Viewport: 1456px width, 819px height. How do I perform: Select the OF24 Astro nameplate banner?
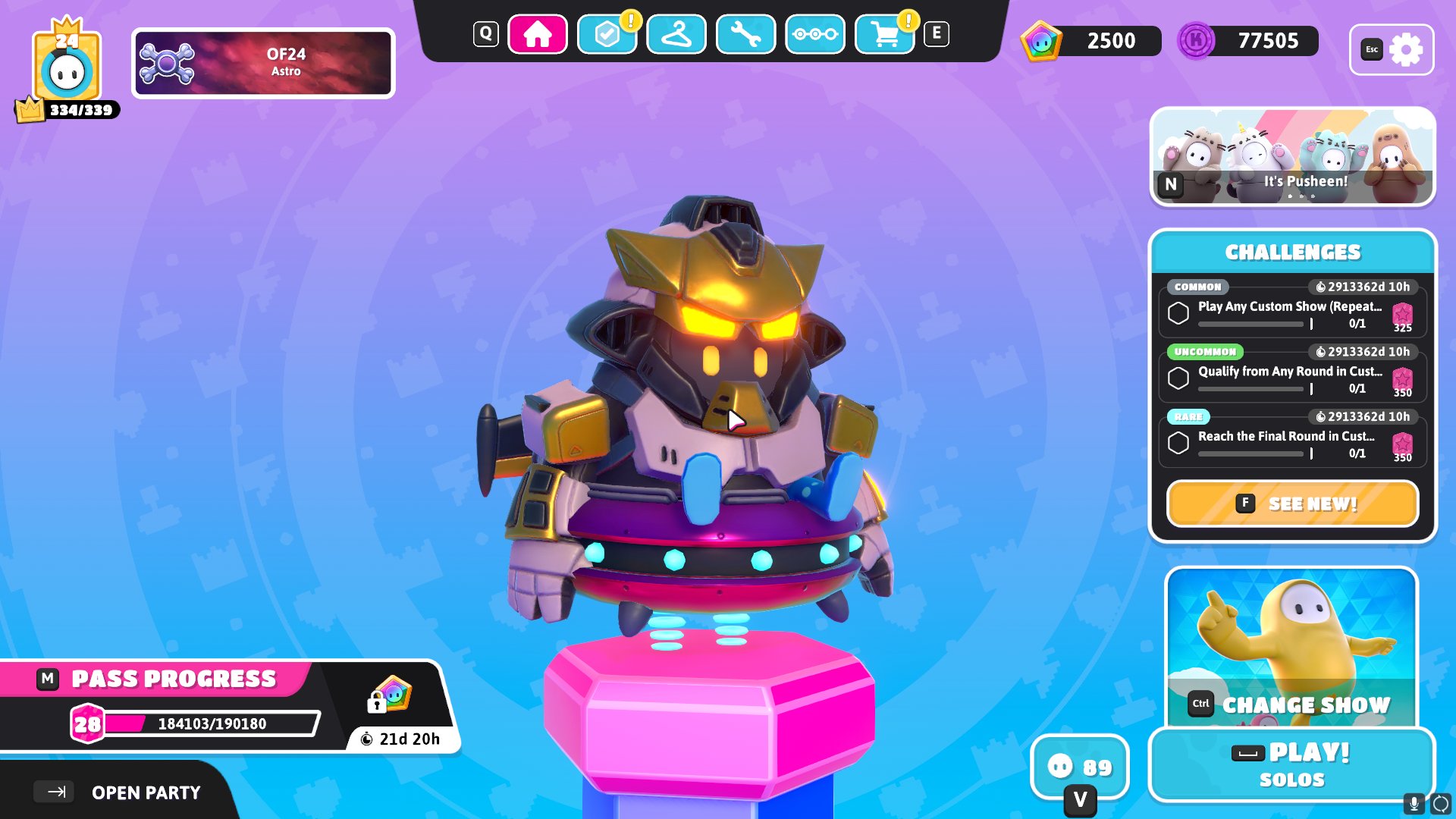pos(263,62)
